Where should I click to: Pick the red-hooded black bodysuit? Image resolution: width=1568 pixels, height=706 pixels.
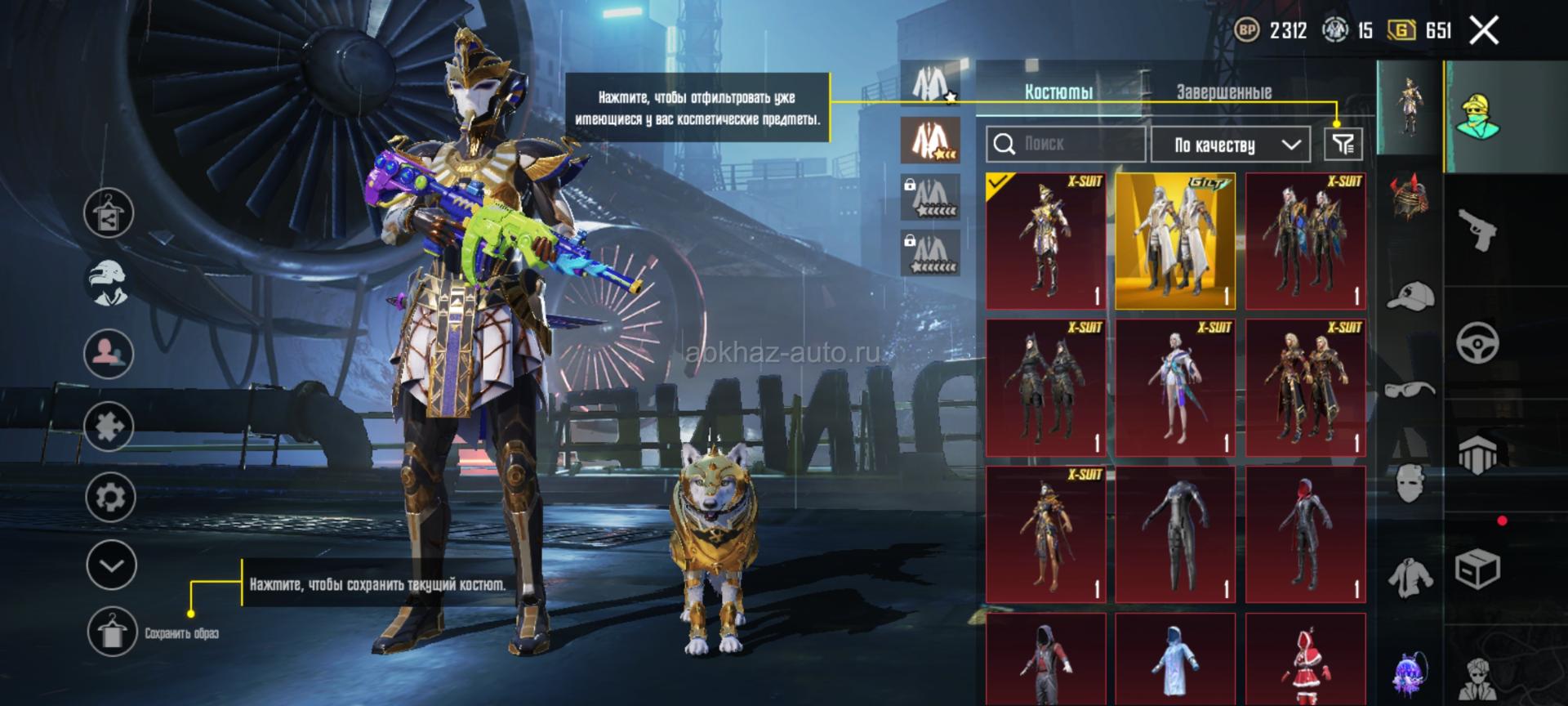pos(1305,534)
